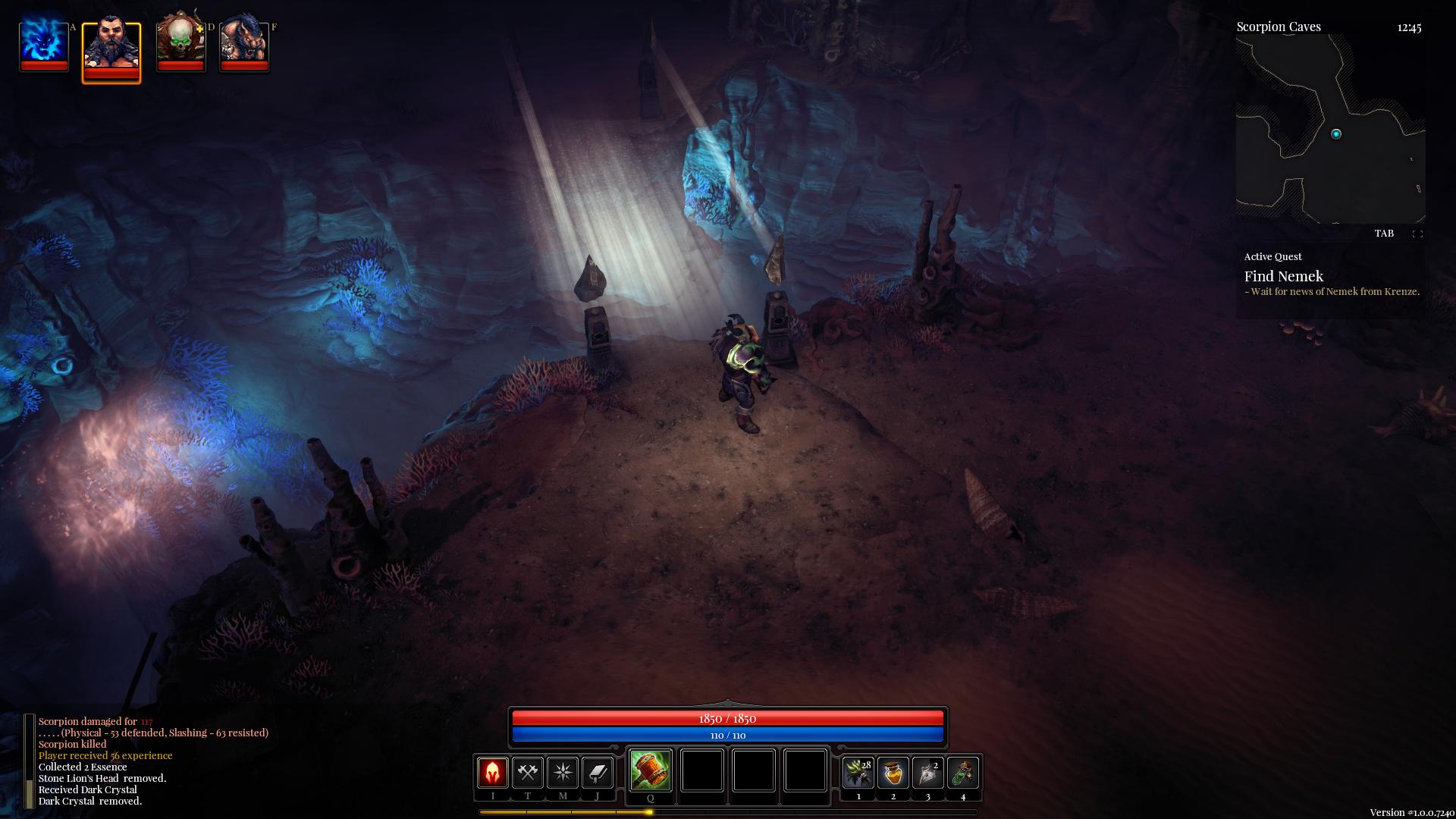Select the werewolf beast form portrait
Viewport: 1456px width, 819px height.
click(x=243, y=43)
